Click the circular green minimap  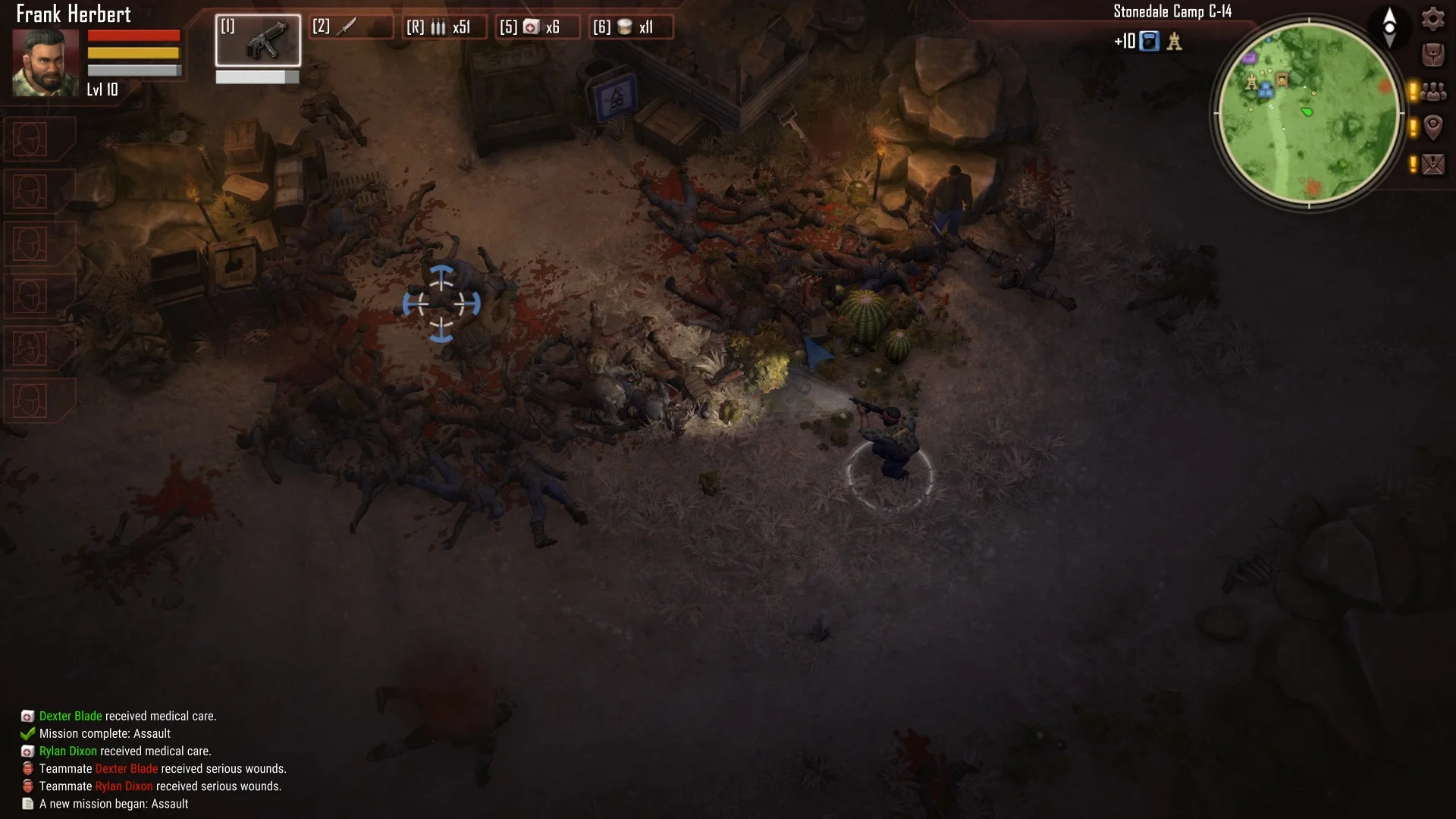[1309, 114]
